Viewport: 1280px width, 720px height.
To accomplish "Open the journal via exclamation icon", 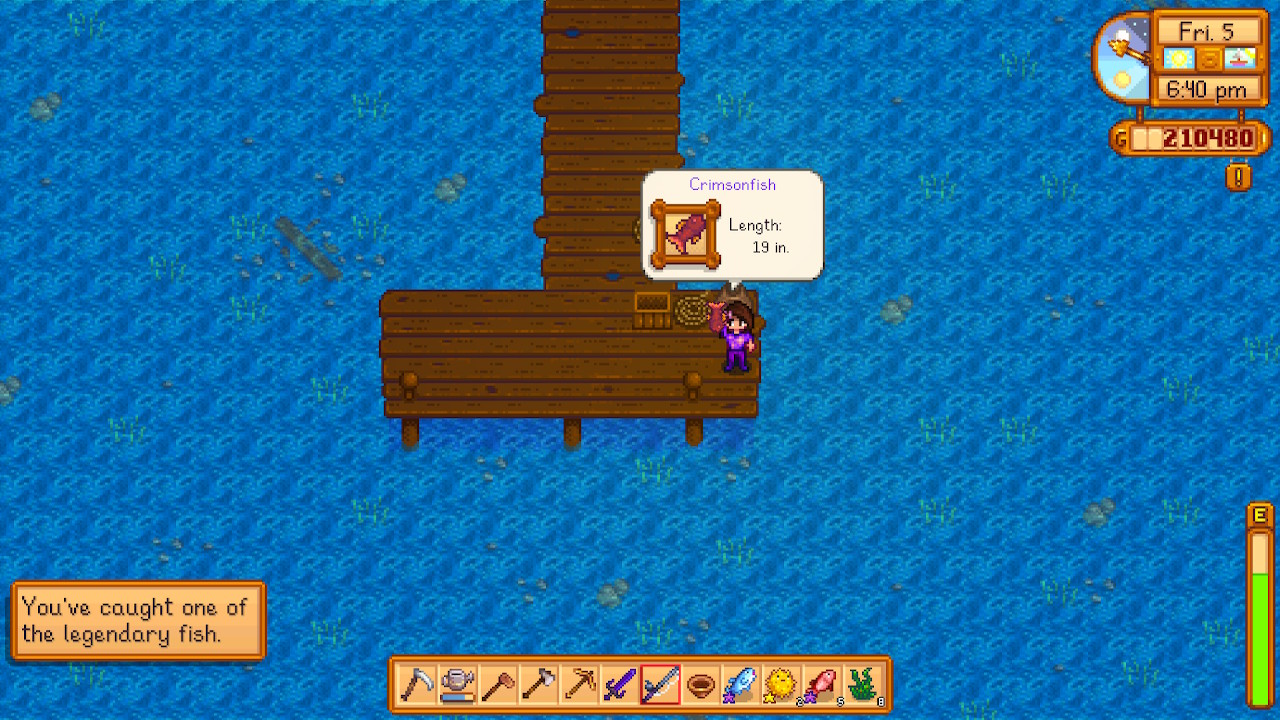I will click(x=1239, y=178).
